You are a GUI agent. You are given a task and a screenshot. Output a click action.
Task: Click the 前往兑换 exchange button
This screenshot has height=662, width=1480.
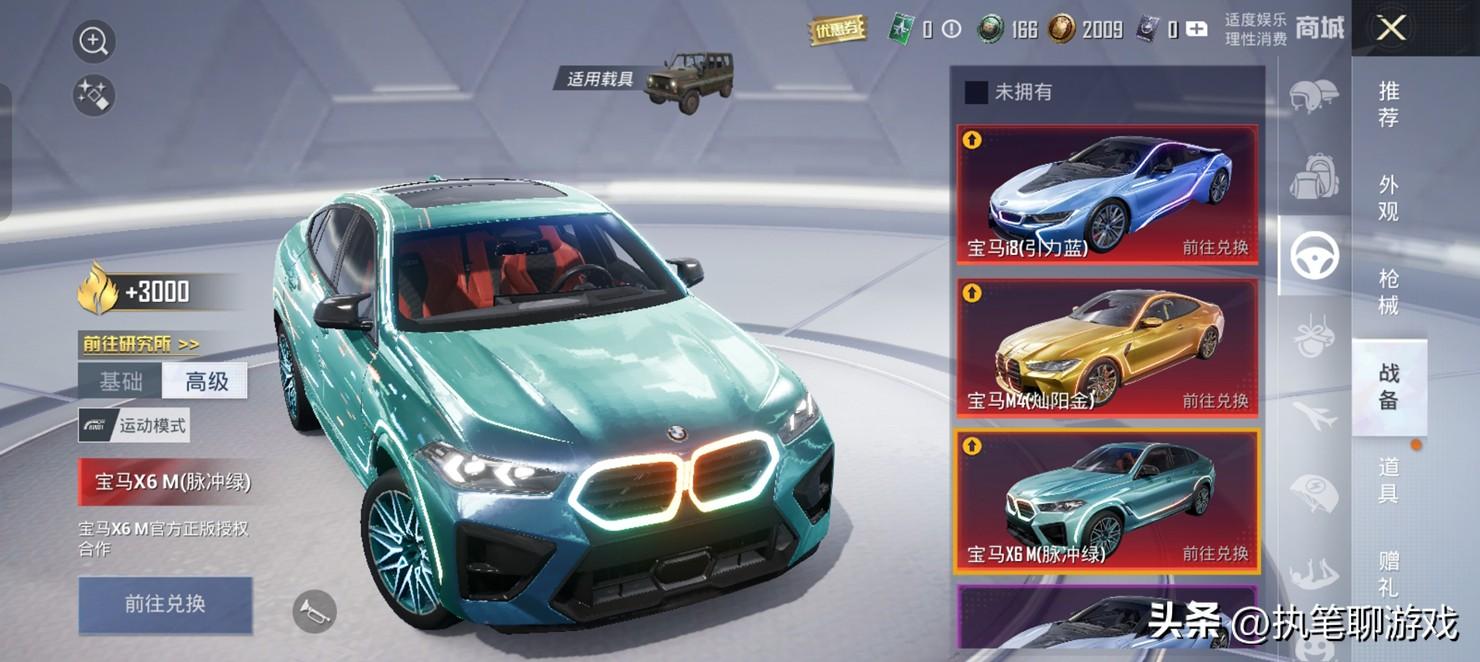click(x=165, y=604)
